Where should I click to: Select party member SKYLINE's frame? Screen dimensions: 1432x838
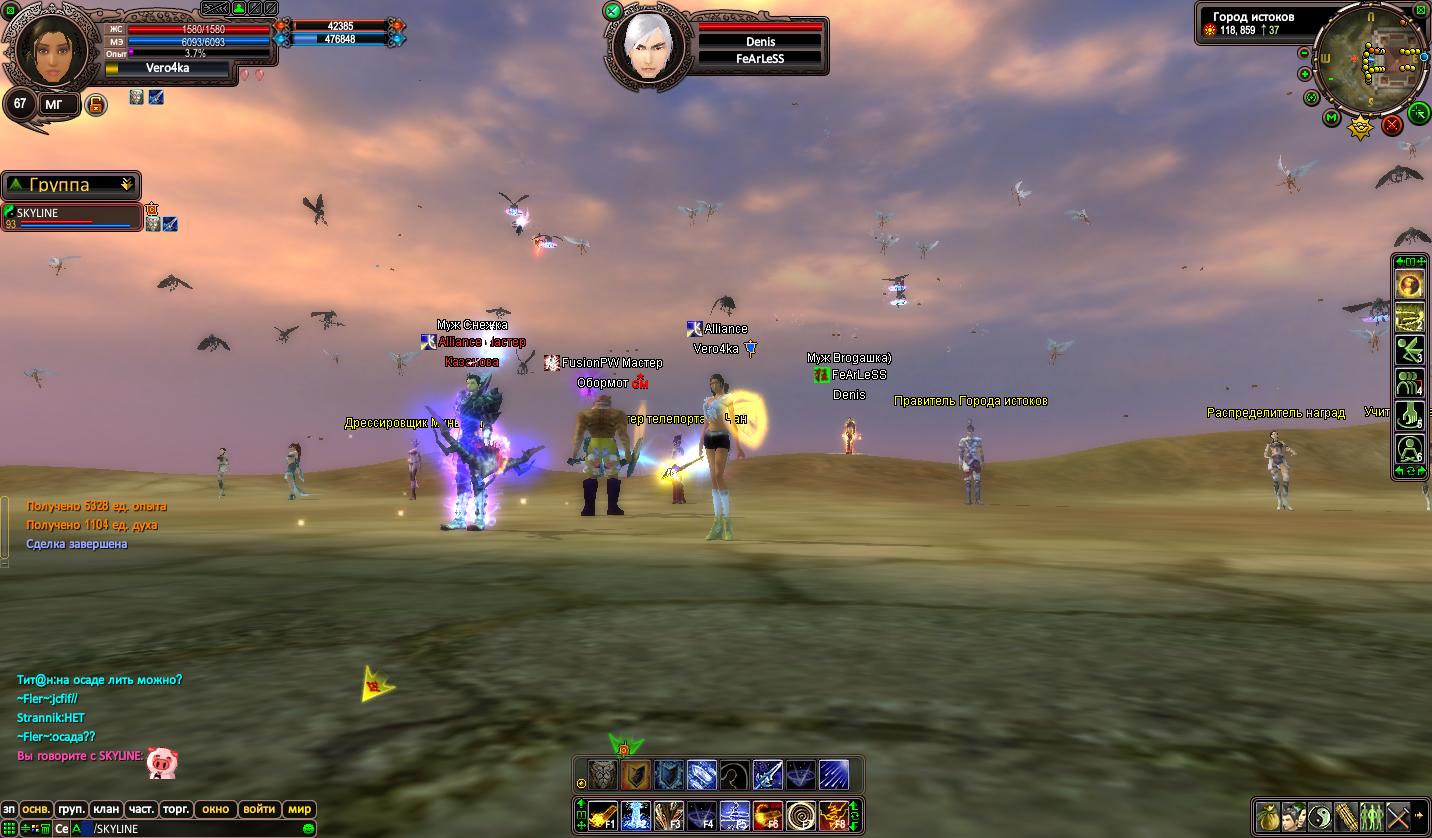point(72,217)
